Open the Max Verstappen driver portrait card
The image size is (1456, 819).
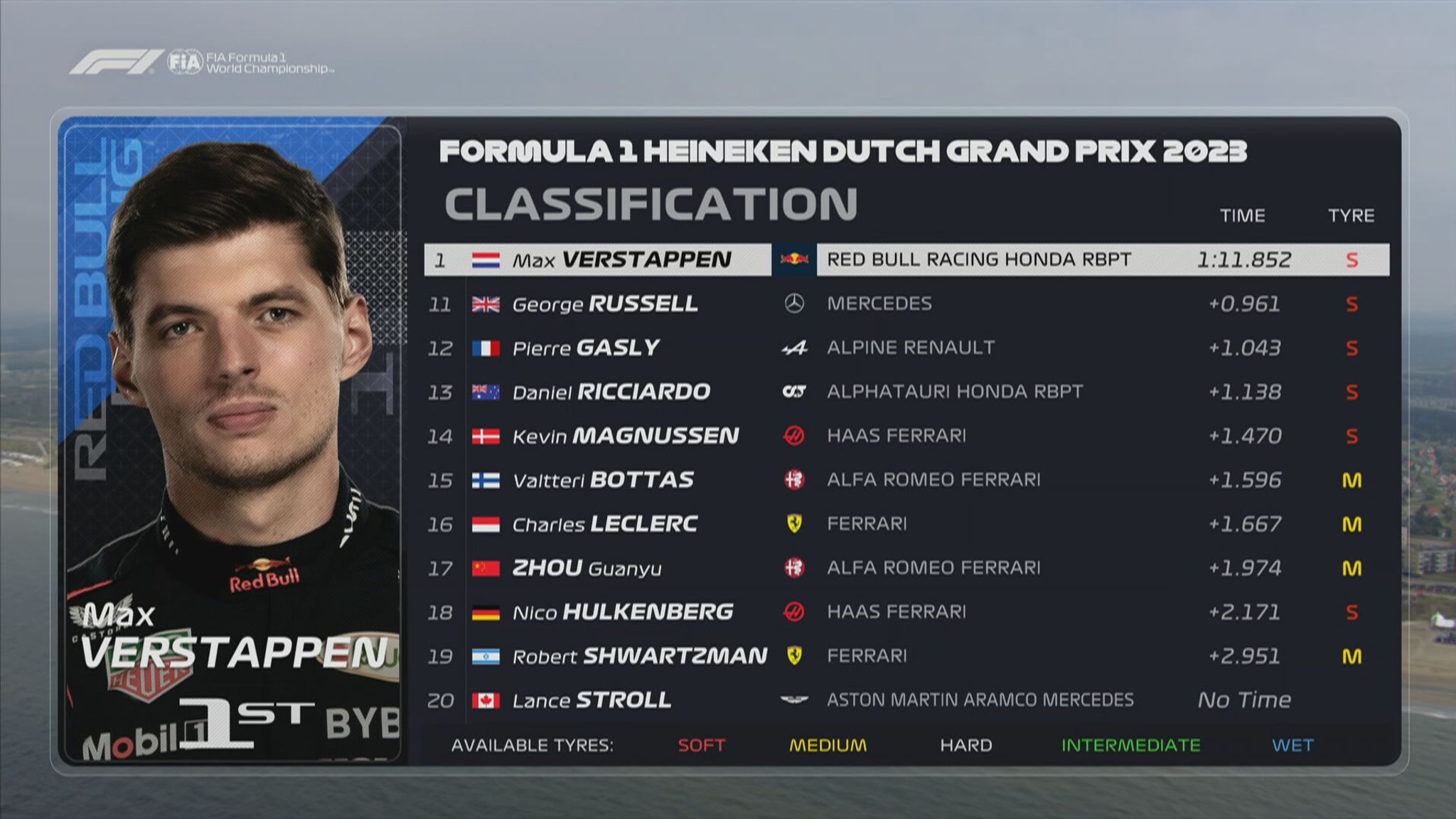pyautogui.click(x=232, y=441)
